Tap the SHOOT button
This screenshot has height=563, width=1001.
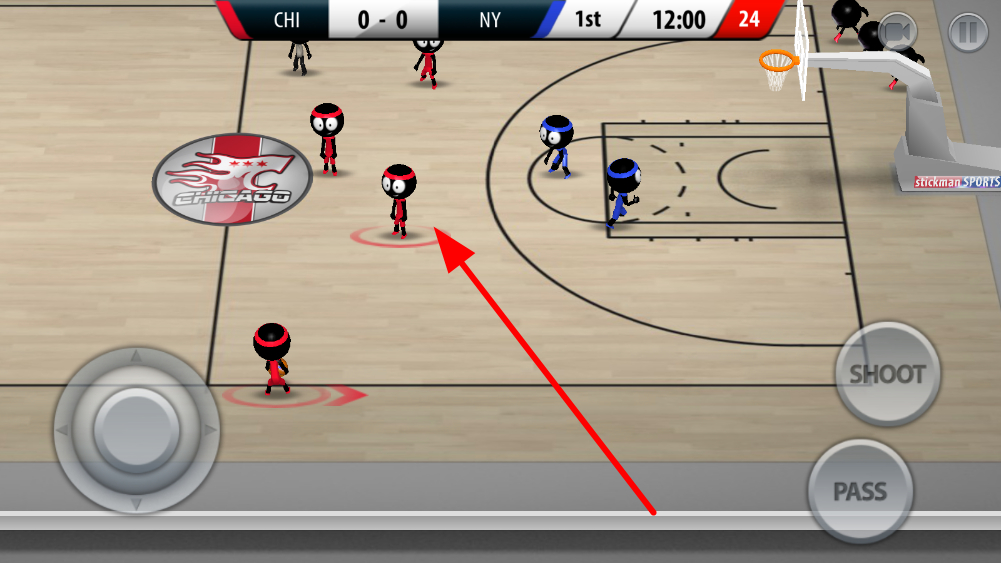pyautogui.click(x=887, y=374)
